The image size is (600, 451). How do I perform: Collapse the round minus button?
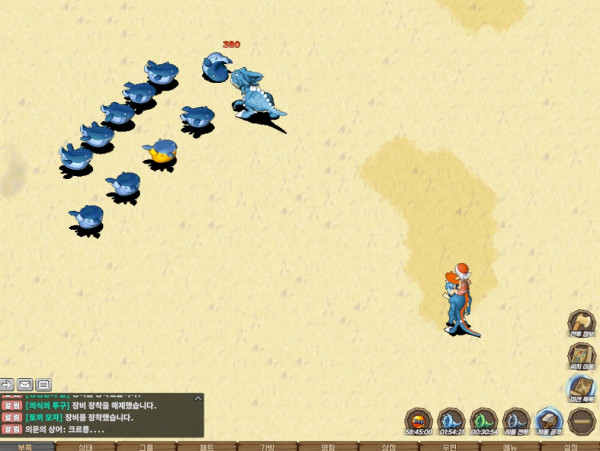581,420
